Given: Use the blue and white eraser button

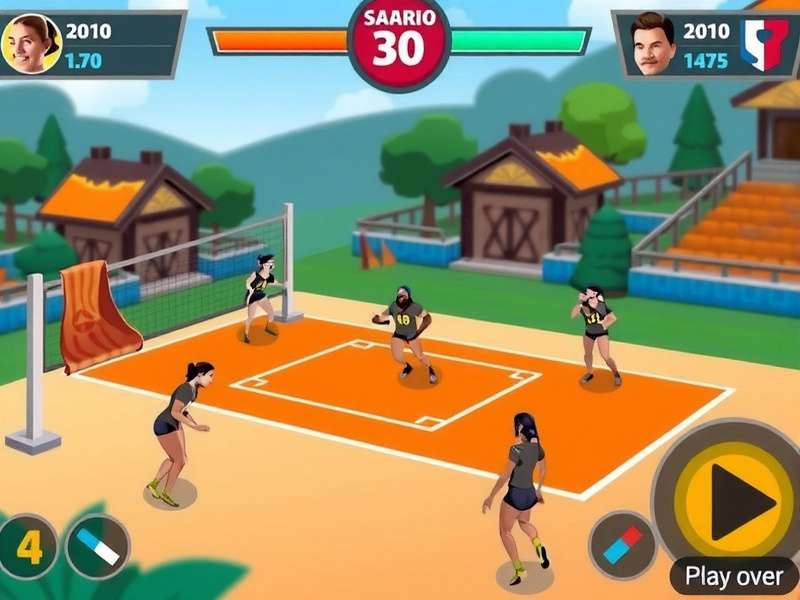Looking at the screenshot, I should 98,546.
